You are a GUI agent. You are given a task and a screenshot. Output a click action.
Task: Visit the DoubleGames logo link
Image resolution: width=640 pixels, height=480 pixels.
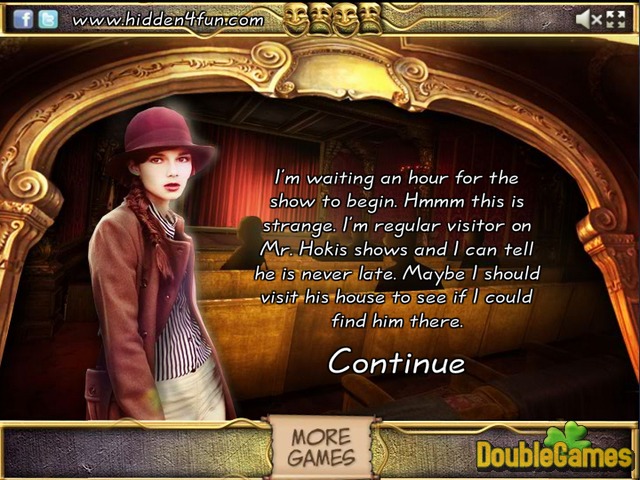point(553,450)
